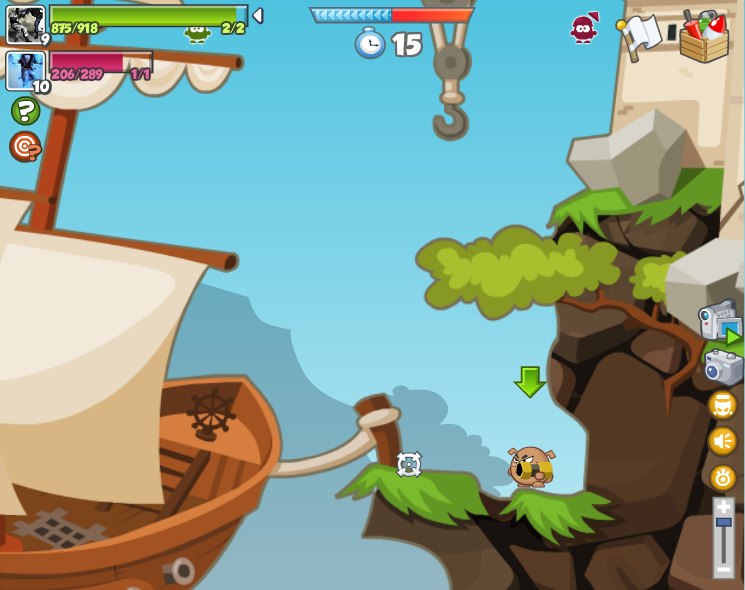This screenshot has width=745, height=590.
Task: Click the orange target hint button
Action: click(25, 147)
